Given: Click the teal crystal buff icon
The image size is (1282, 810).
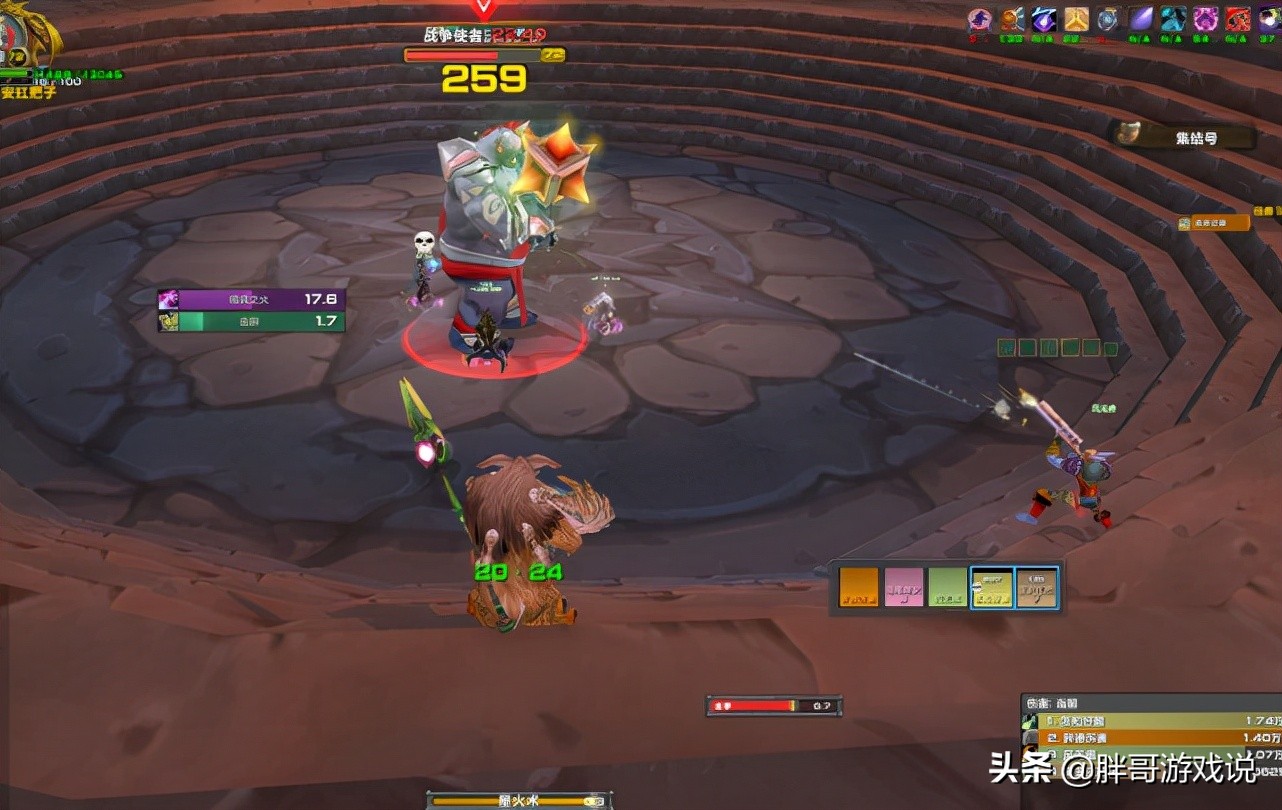Looking at the screenshot, I should [1173, 19].
